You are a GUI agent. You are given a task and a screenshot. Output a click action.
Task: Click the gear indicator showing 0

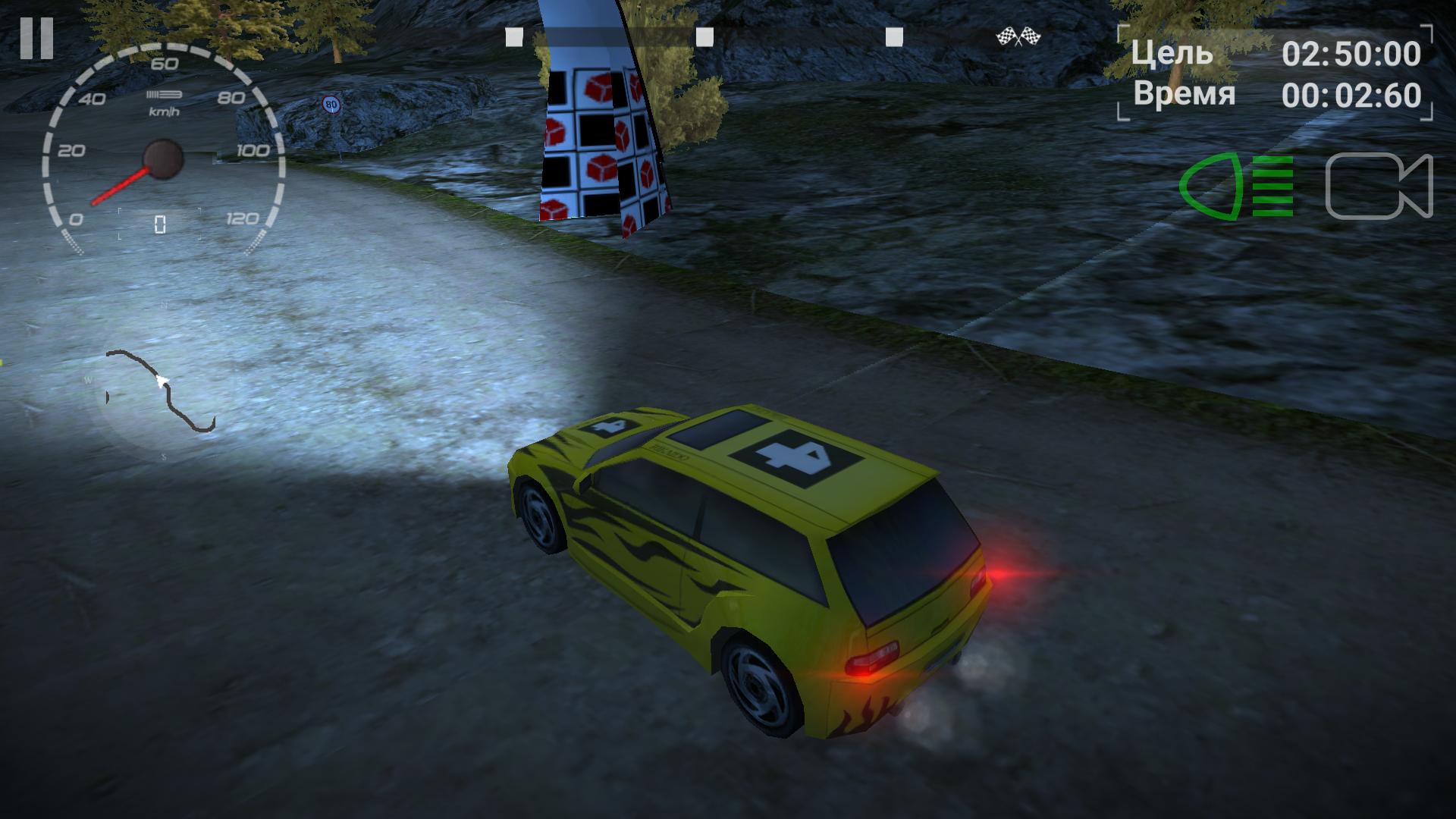pyautogui.click(x=159, y=221)
